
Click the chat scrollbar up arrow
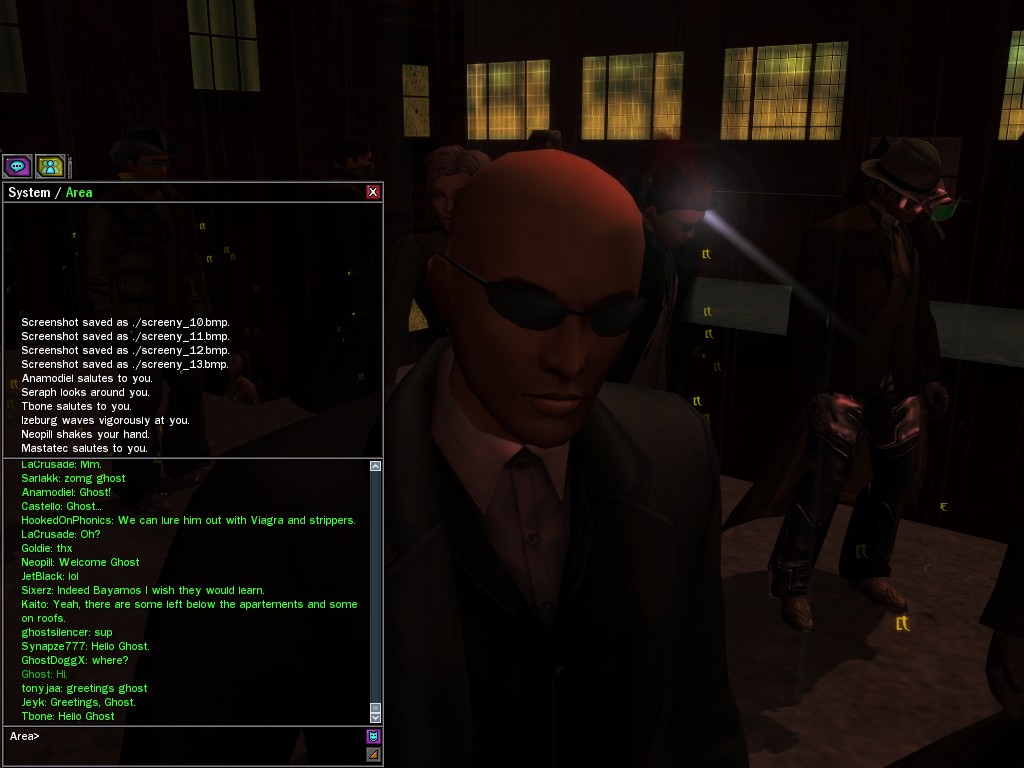click(375, 466)
